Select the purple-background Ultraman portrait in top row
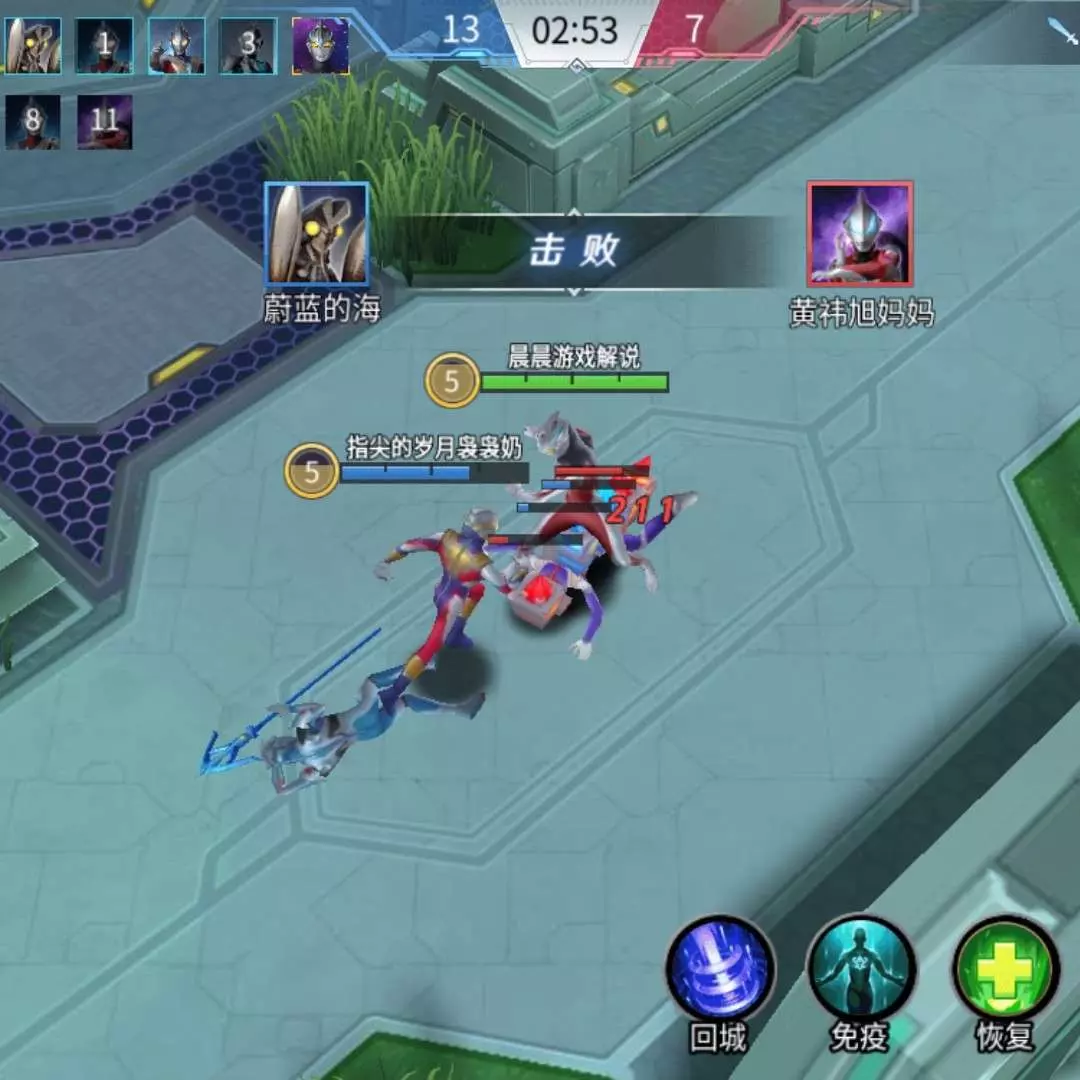1080x1080 pixels. [x=320, y=46]
